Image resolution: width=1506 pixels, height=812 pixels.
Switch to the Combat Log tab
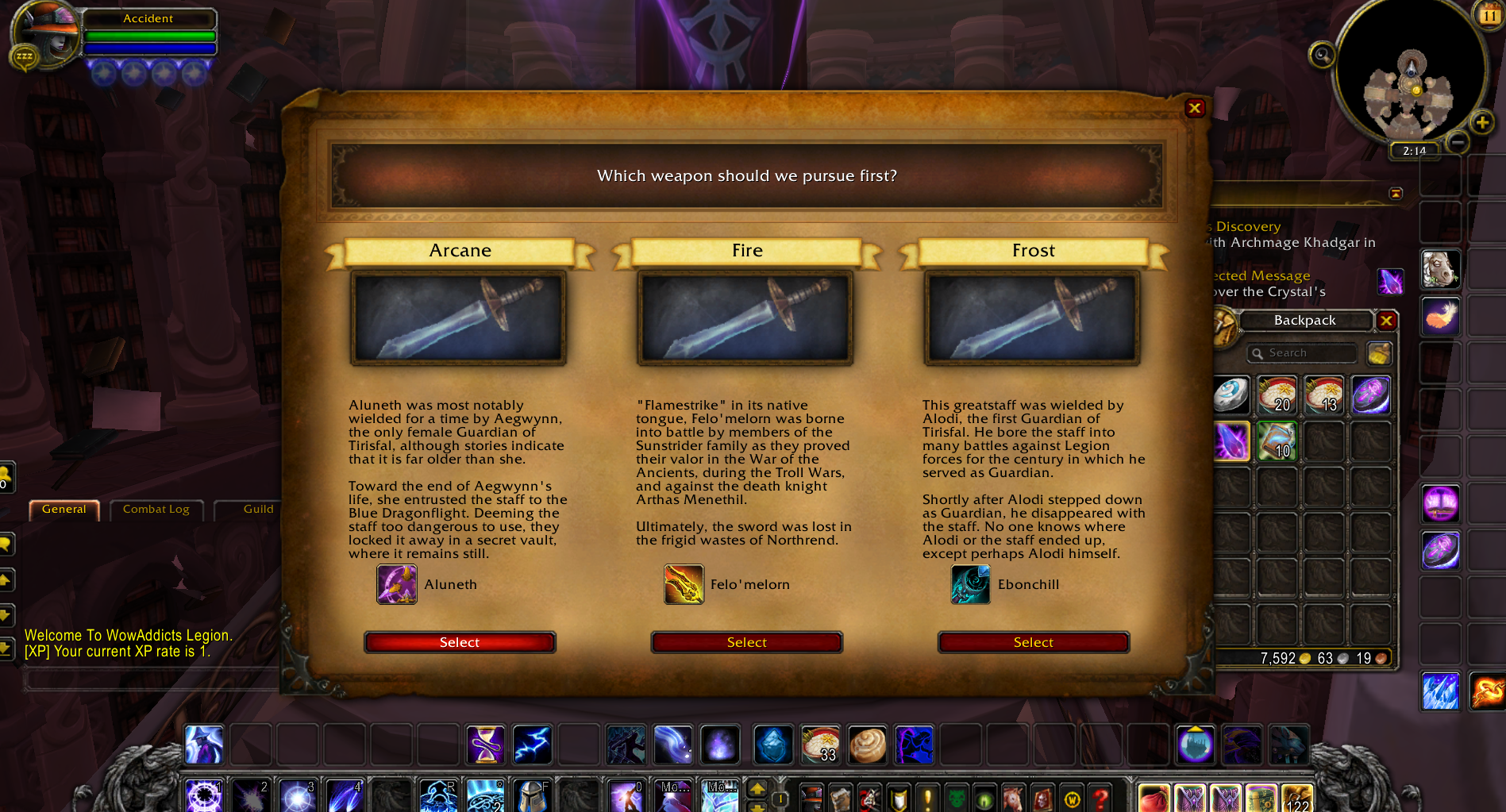156,510
